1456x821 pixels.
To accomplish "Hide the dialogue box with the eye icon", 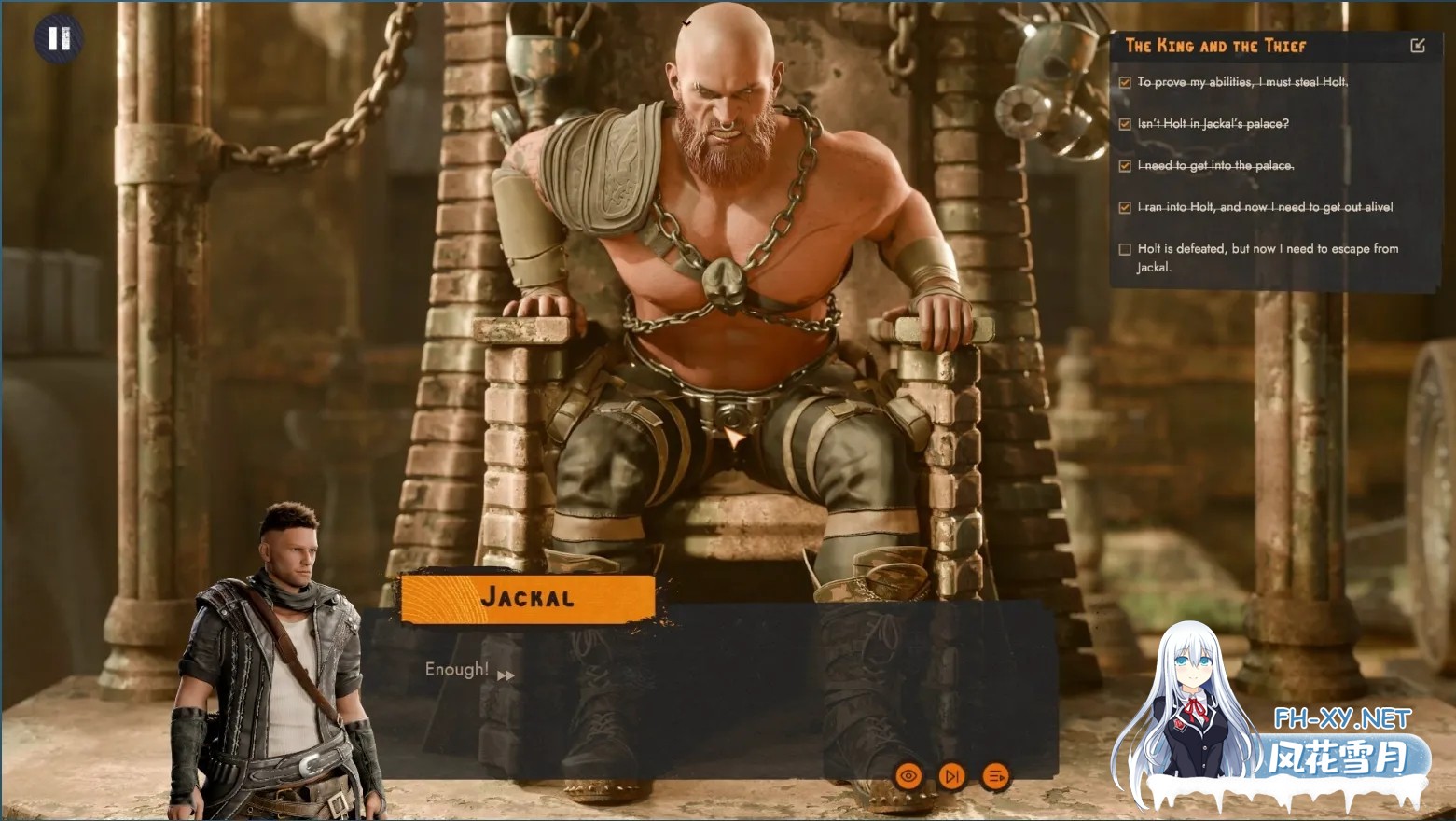I will coord(908,775).
